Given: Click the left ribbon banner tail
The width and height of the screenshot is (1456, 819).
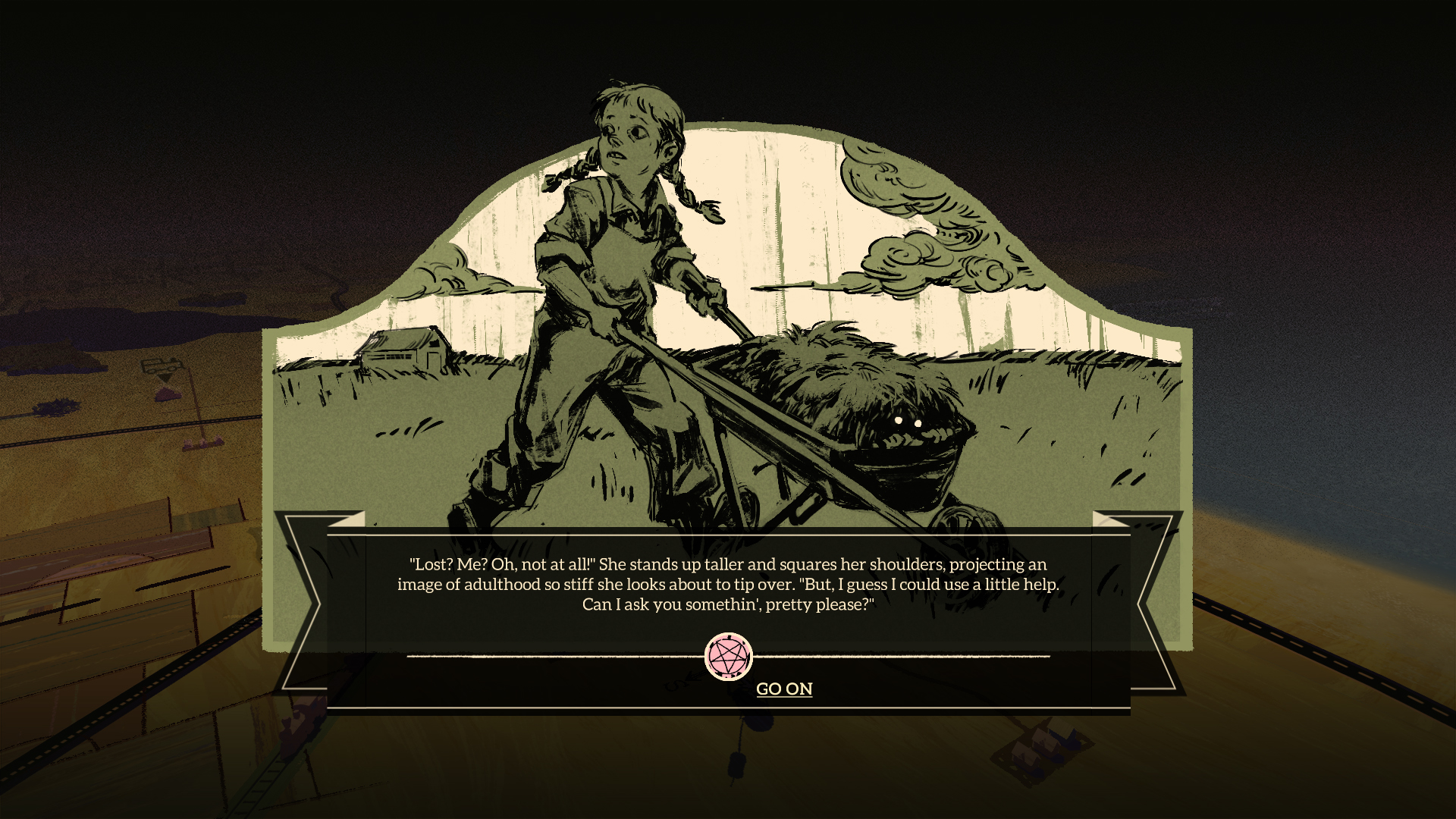Looking at the screenshot, I should point(303,599).
